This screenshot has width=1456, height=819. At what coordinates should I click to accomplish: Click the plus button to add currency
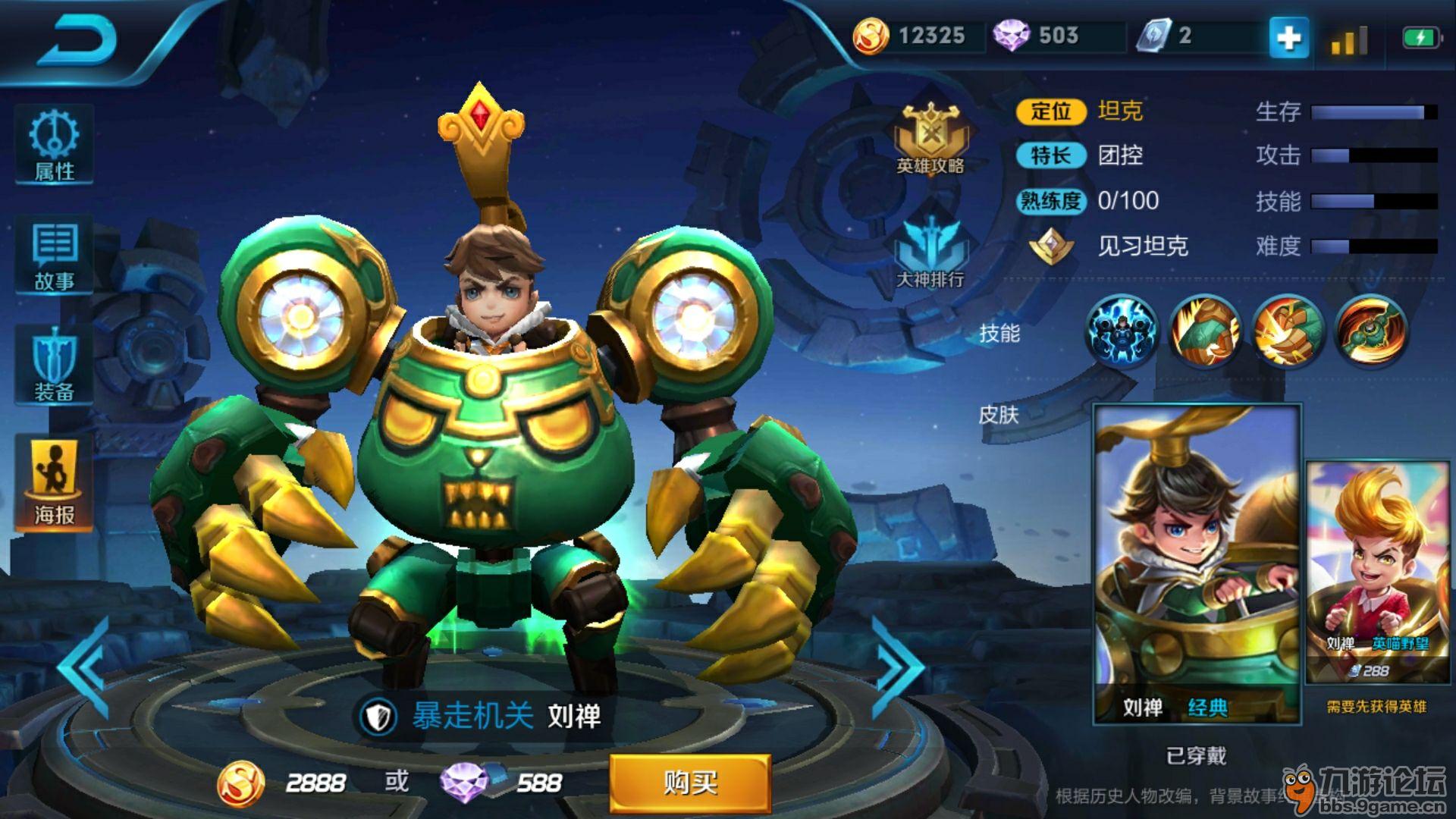(x=1288, y=36)
